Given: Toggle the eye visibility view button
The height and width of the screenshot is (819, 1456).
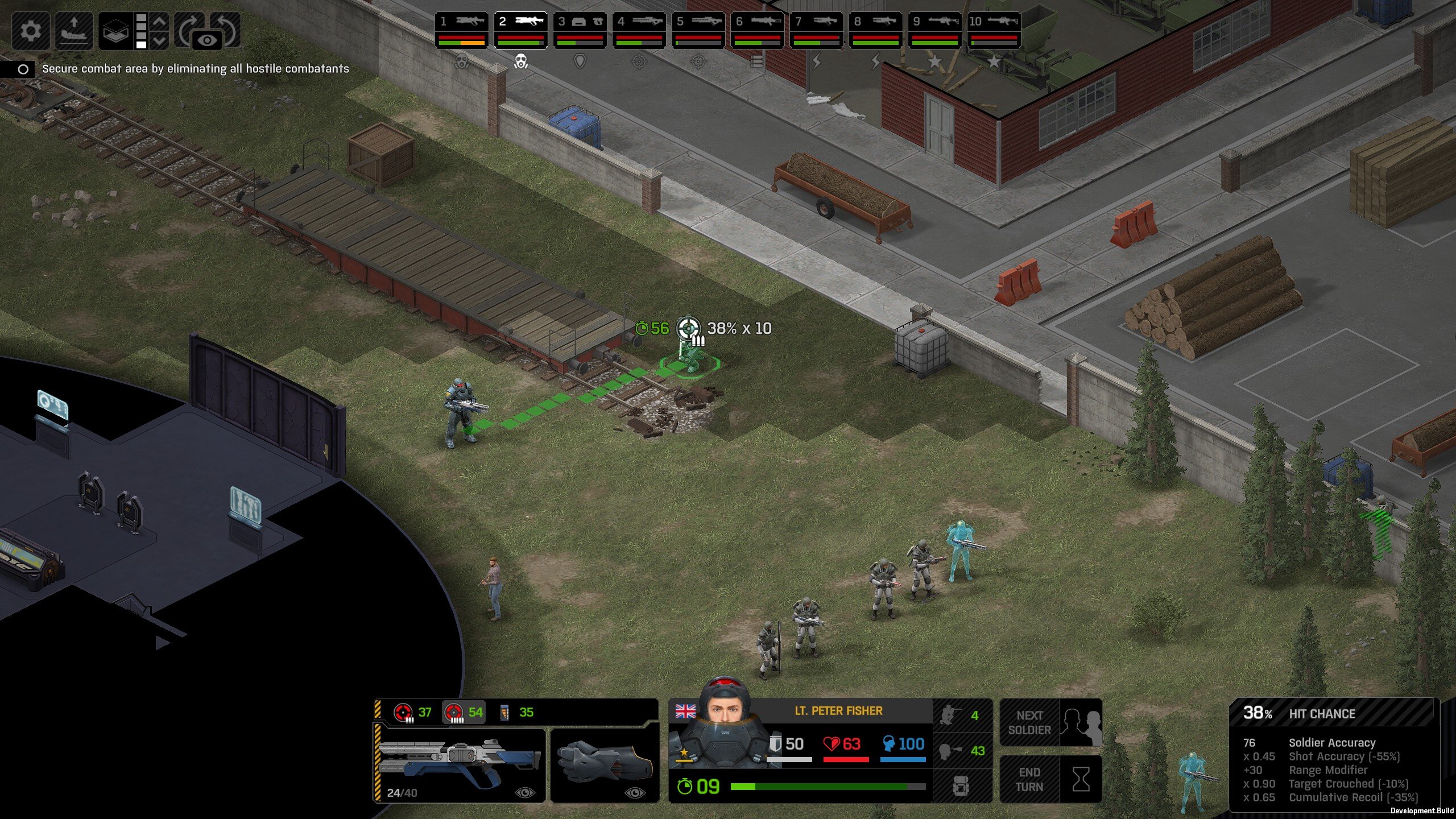Looking at the screenshot, I should coord(208,40).
